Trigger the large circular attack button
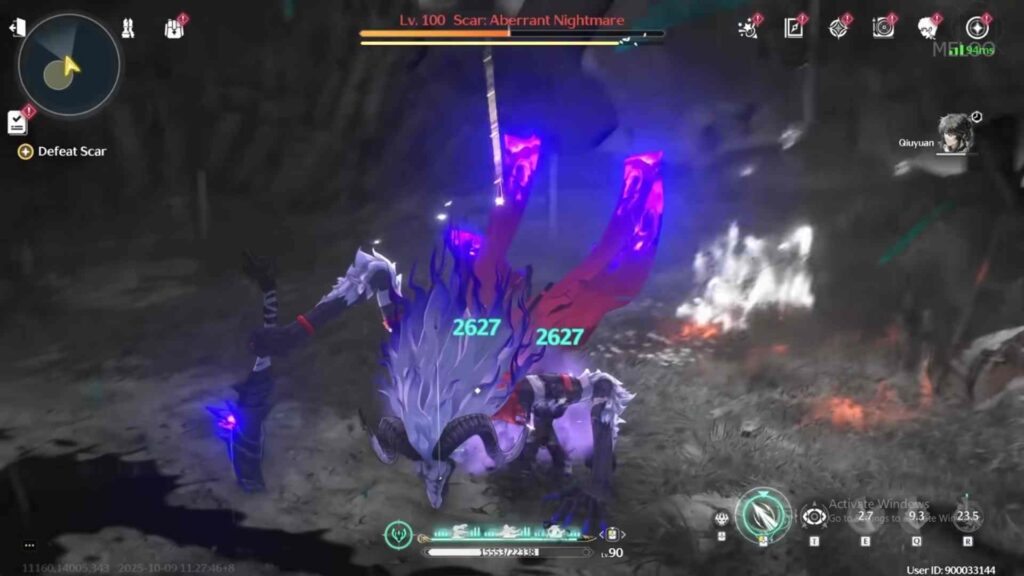Image resolution: width=1024 pixels, height=576 pixels. (x=763, y=514)
